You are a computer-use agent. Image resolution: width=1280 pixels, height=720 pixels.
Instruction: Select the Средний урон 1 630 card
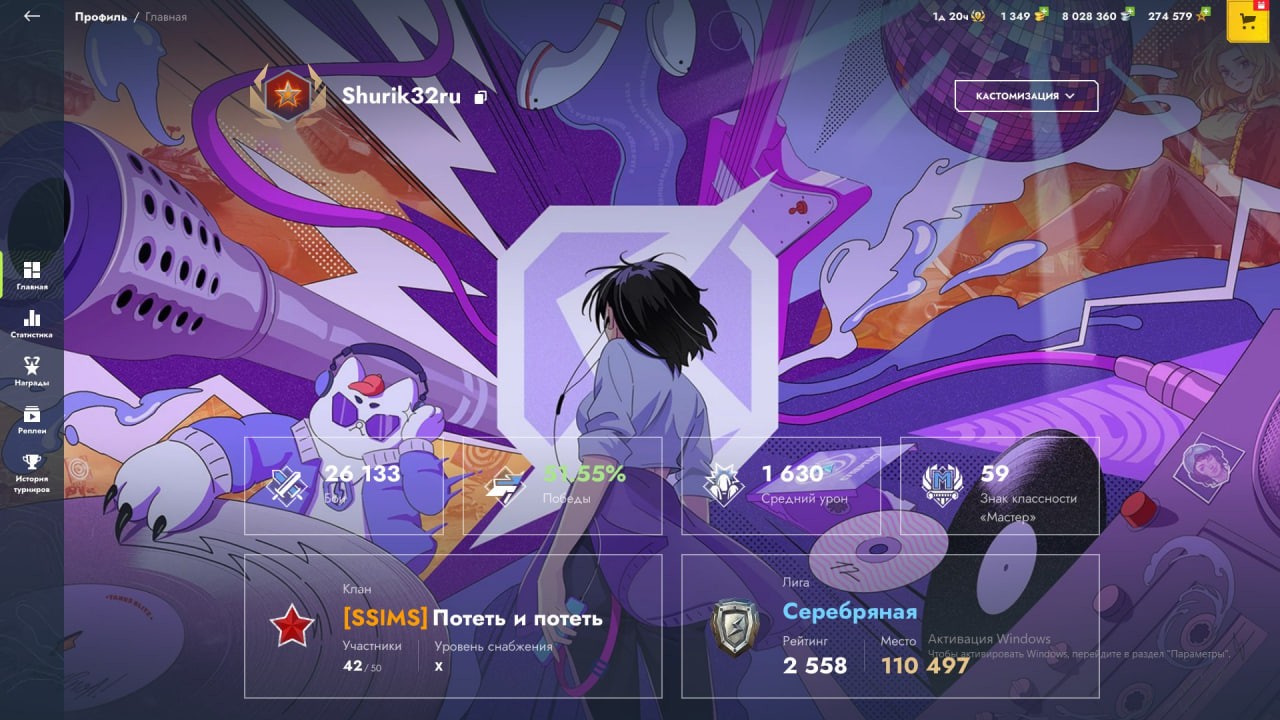coord(781,485)
